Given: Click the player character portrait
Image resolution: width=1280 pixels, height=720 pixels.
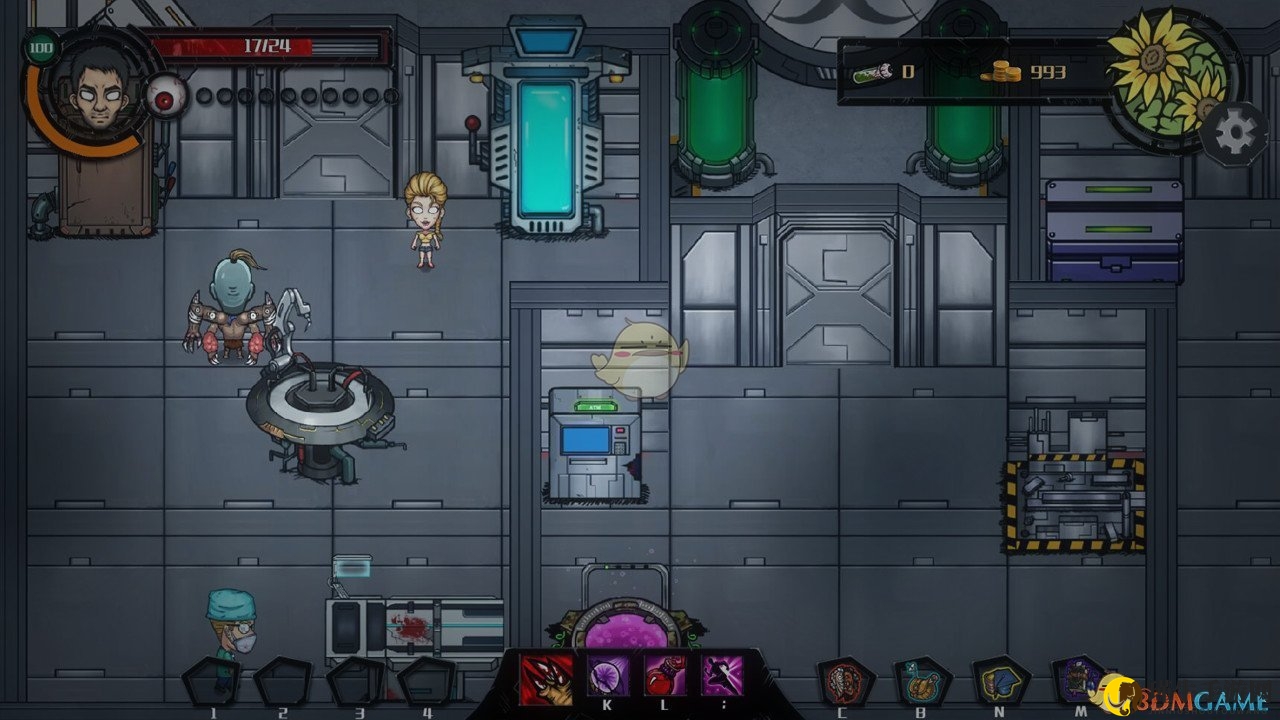Looking at the screenshot, I should point(92,90).
